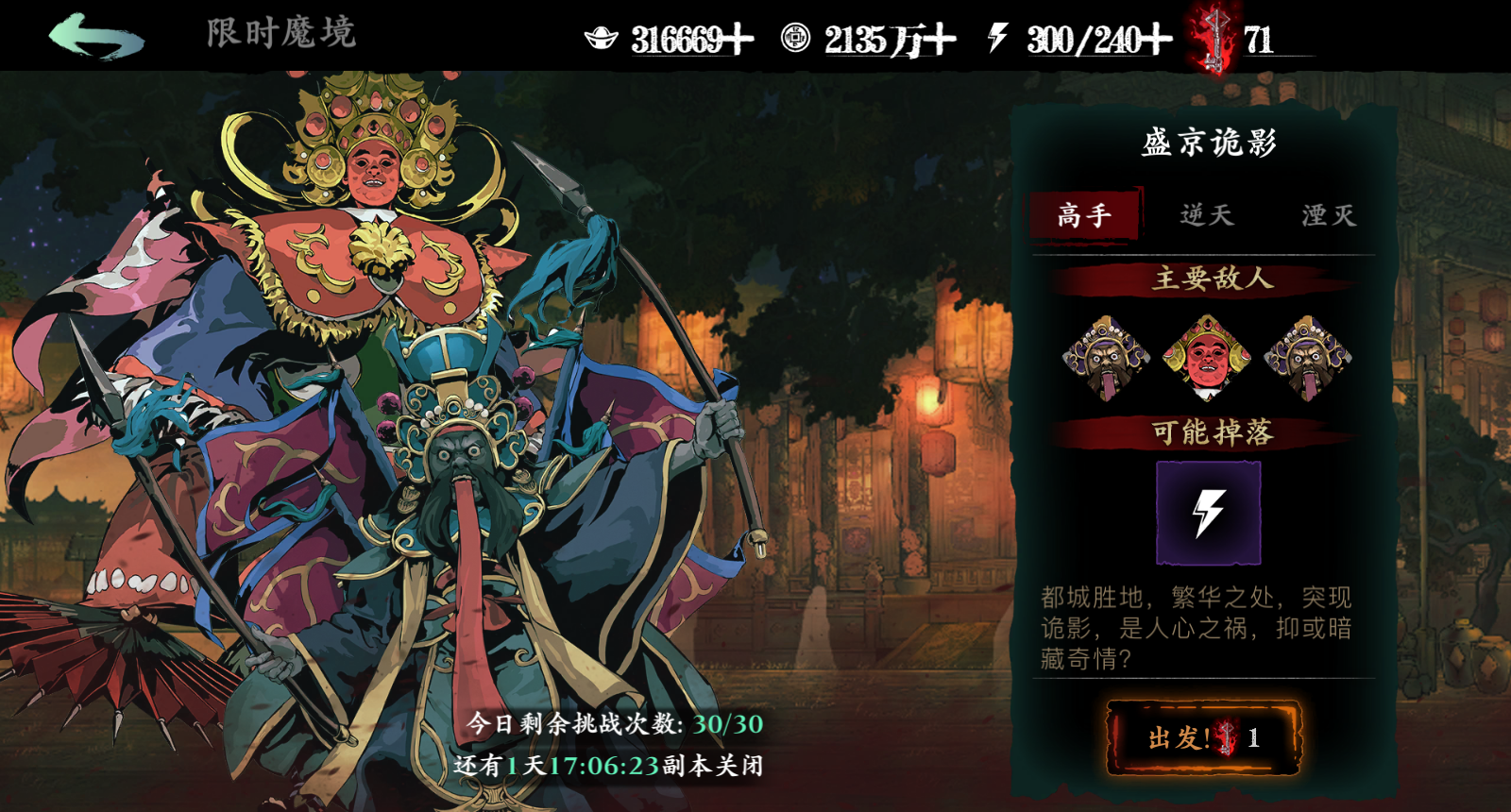Select the 高手 difficulty tab
This screenshot has width=1511, height=812.
(x=1087, y=214)
